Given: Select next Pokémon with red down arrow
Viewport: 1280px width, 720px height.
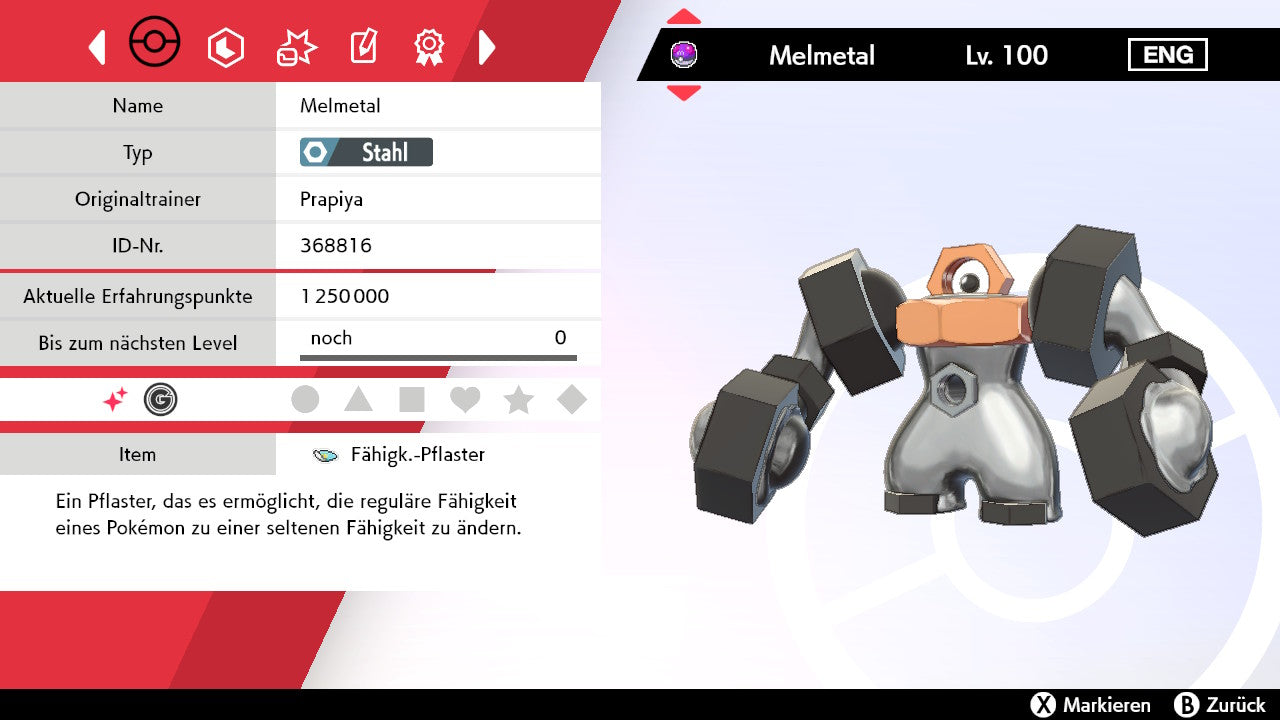Looking at the screenshot, I should coord(684,93).
